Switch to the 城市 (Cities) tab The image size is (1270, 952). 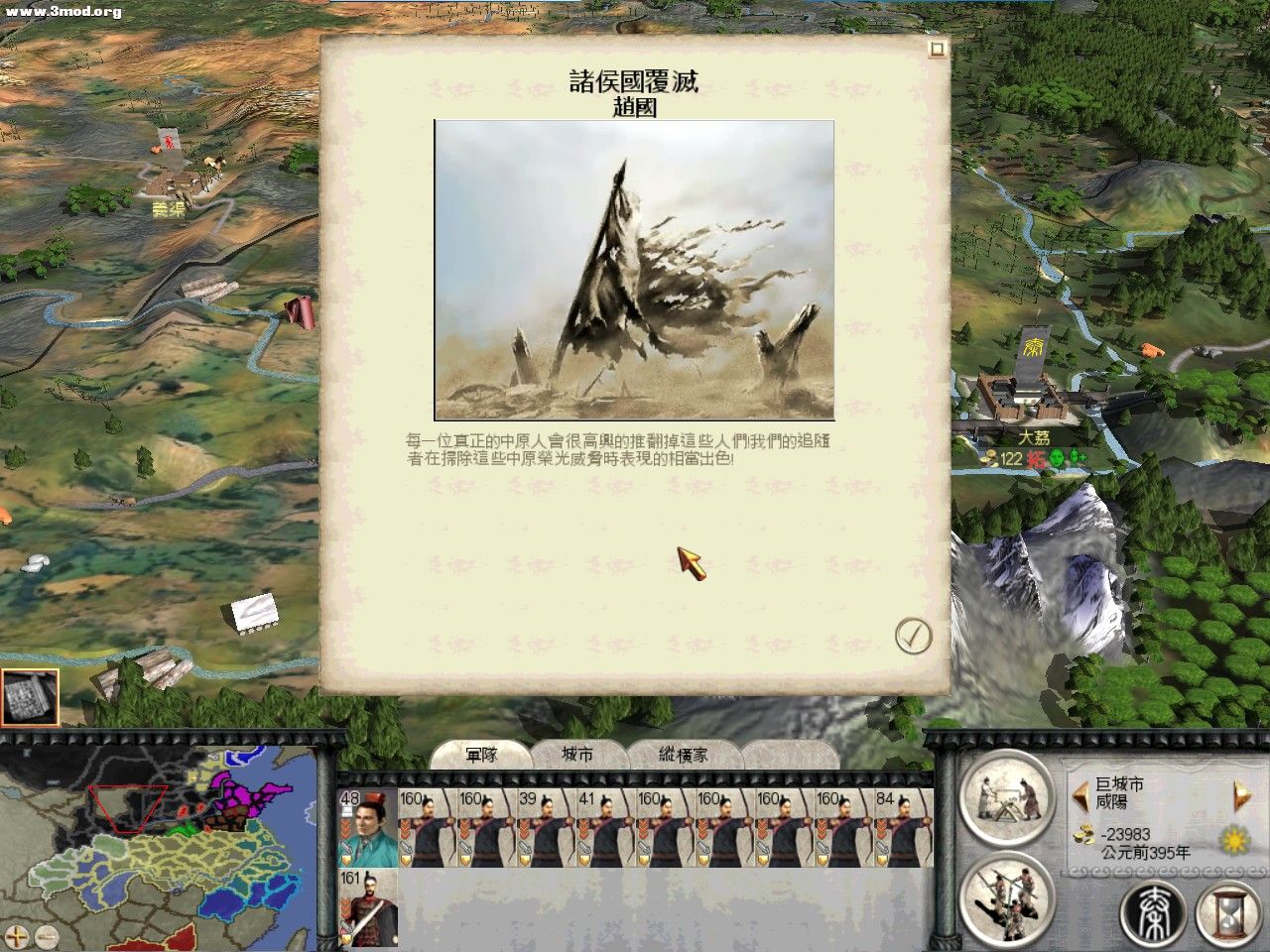point(575,754)
